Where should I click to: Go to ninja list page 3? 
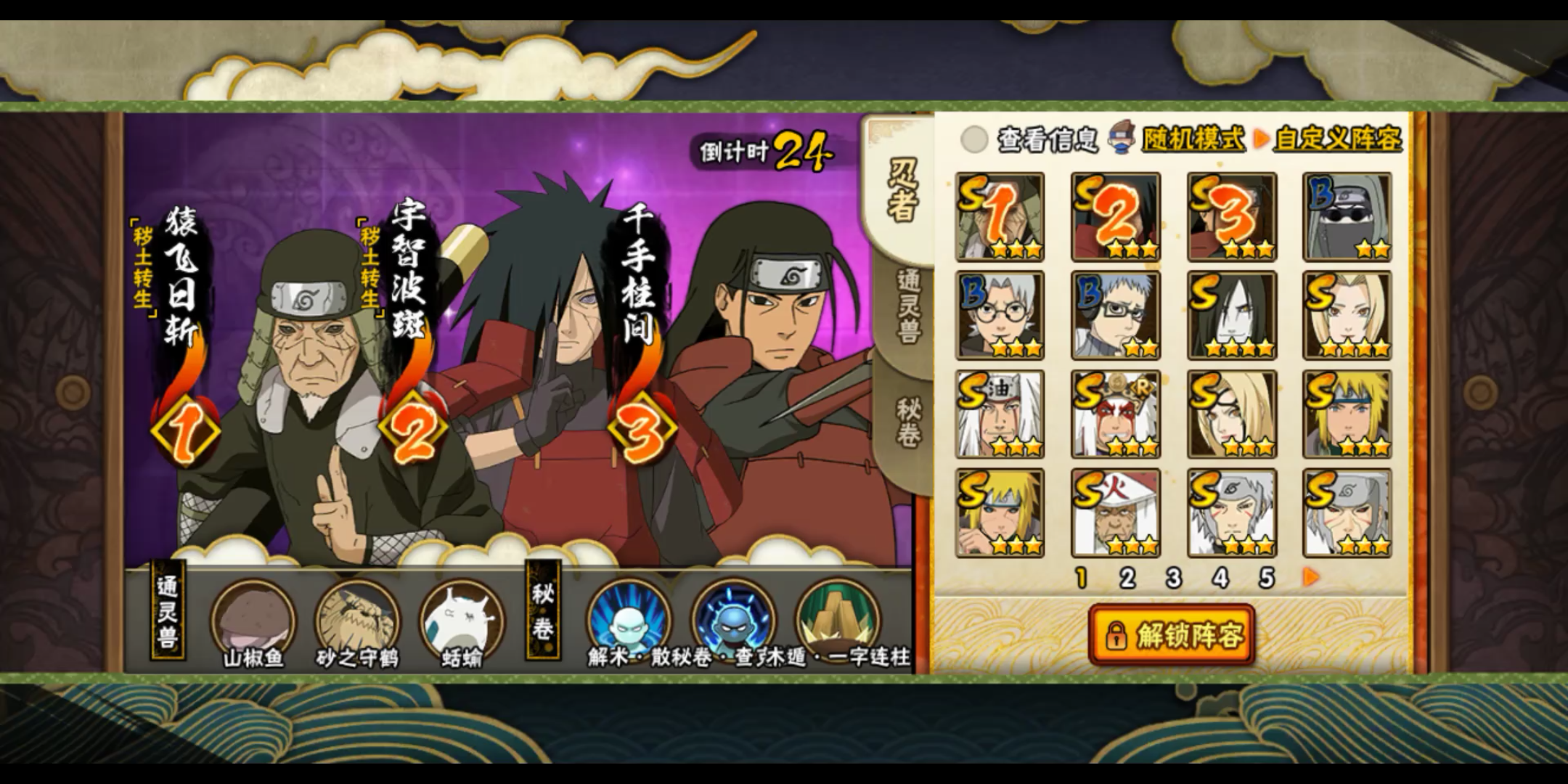[x=1174, y=578]
